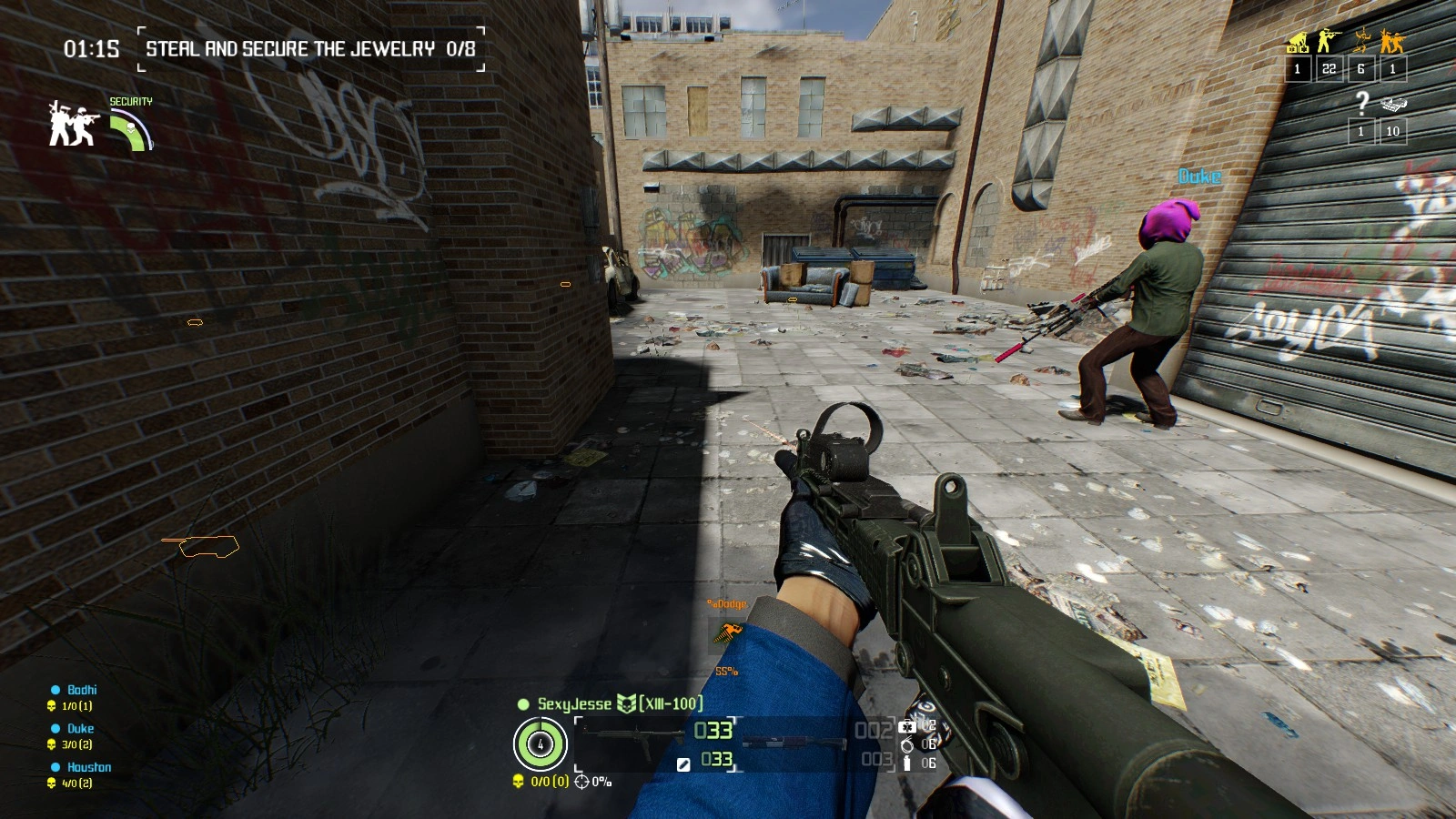Click the Steal and Secure the Jewelry objective
1456x819 pixels.
pyautogui.click(x=309, y=49)
